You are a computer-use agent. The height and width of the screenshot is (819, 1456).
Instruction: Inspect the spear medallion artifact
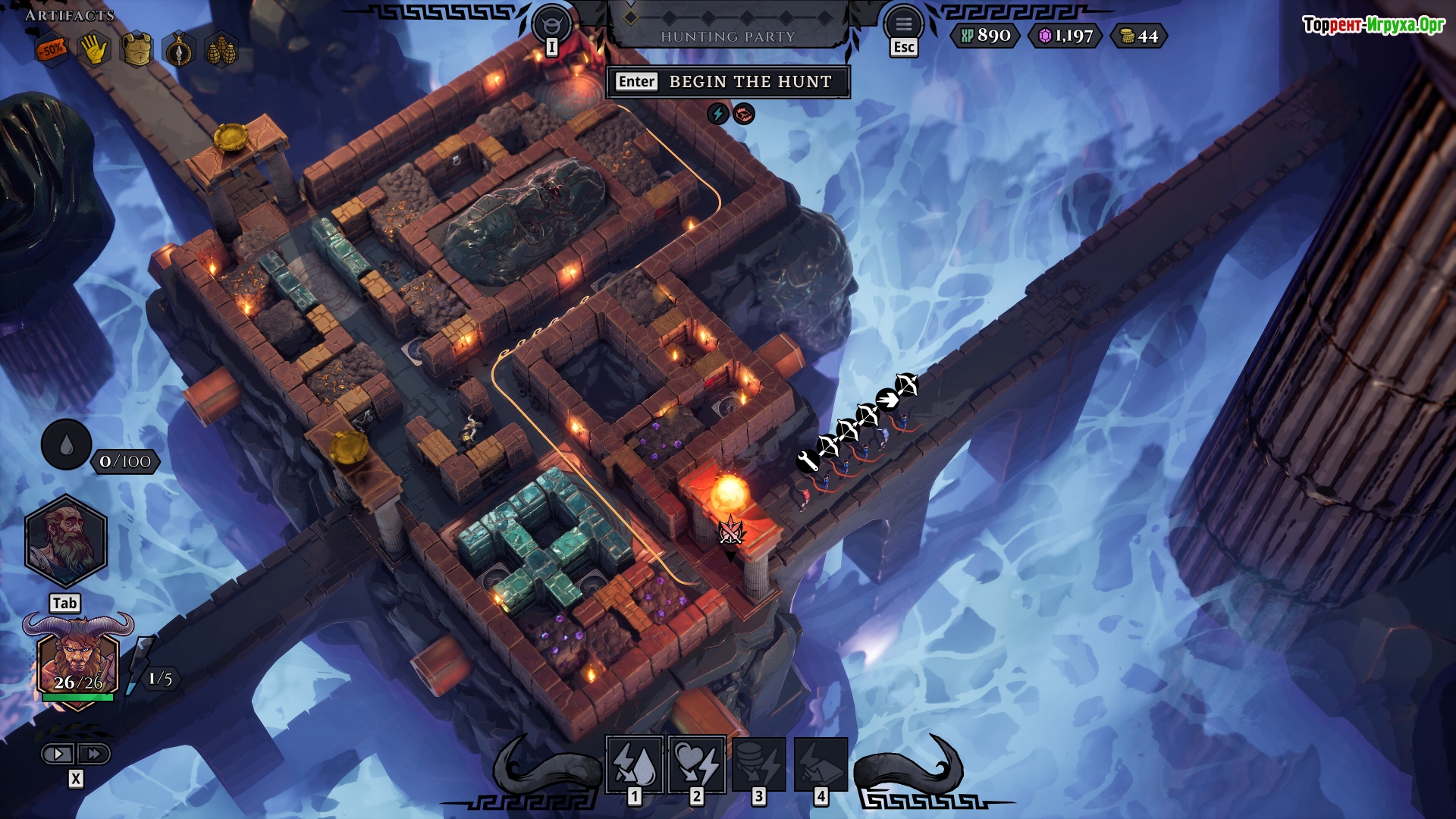[179, 51]
